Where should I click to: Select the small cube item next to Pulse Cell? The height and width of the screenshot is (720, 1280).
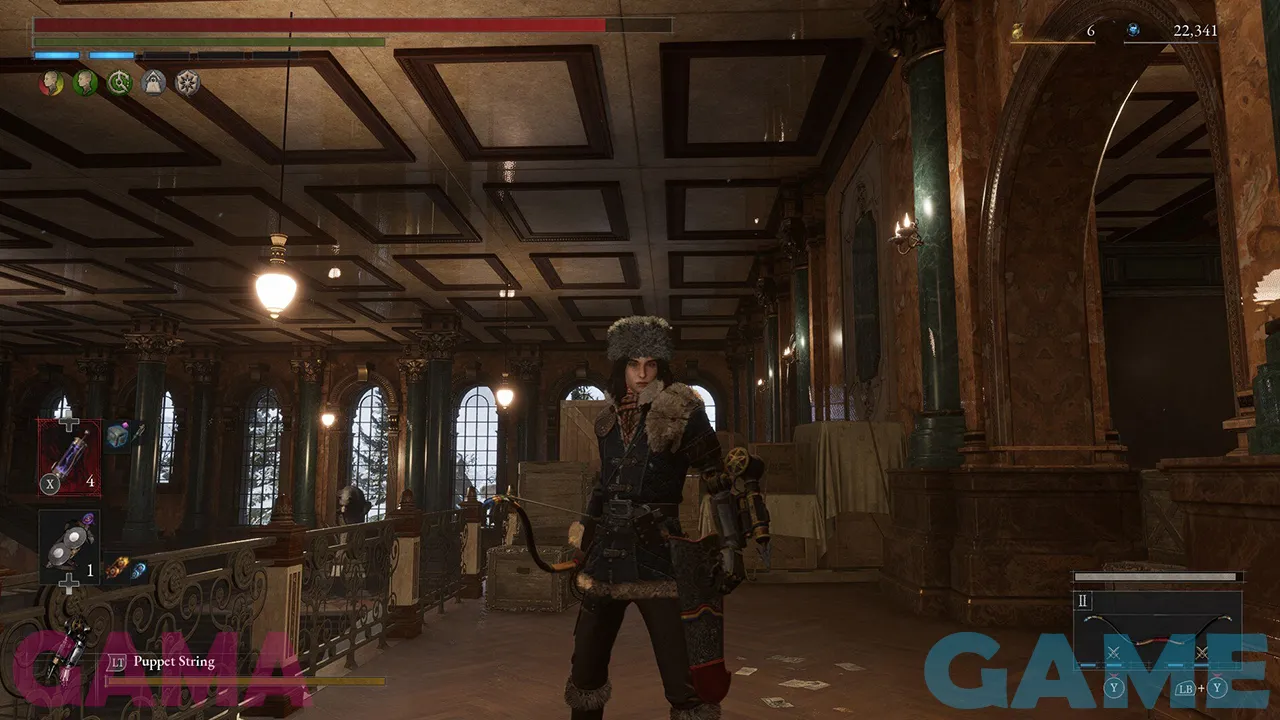tap(118, 435)
